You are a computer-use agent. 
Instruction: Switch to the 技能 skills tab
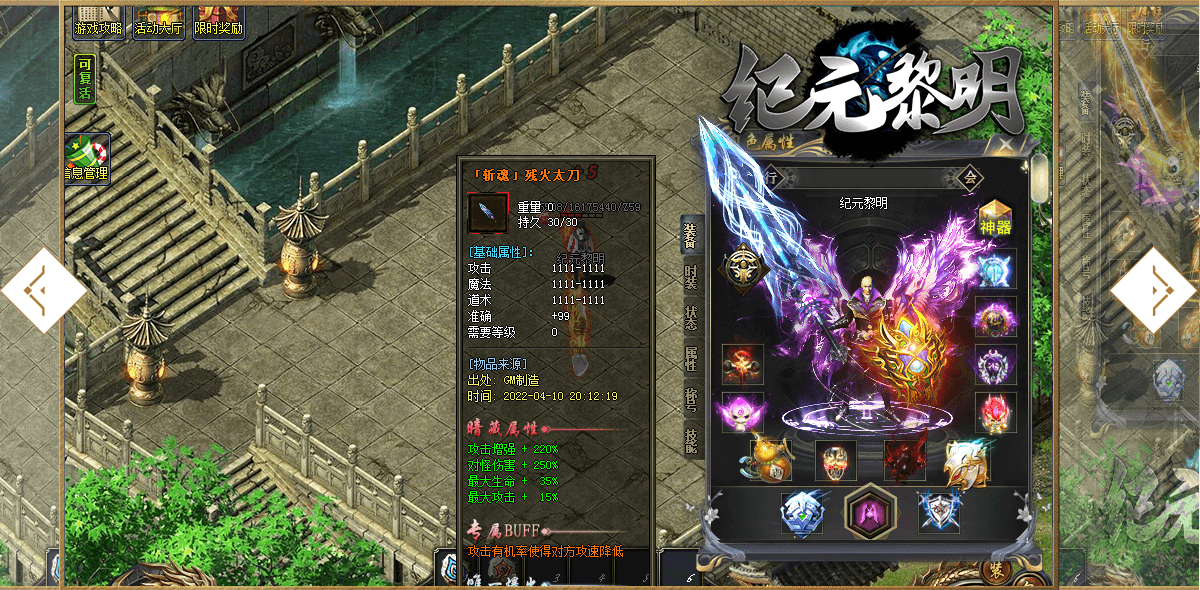(x=691, y=438)
